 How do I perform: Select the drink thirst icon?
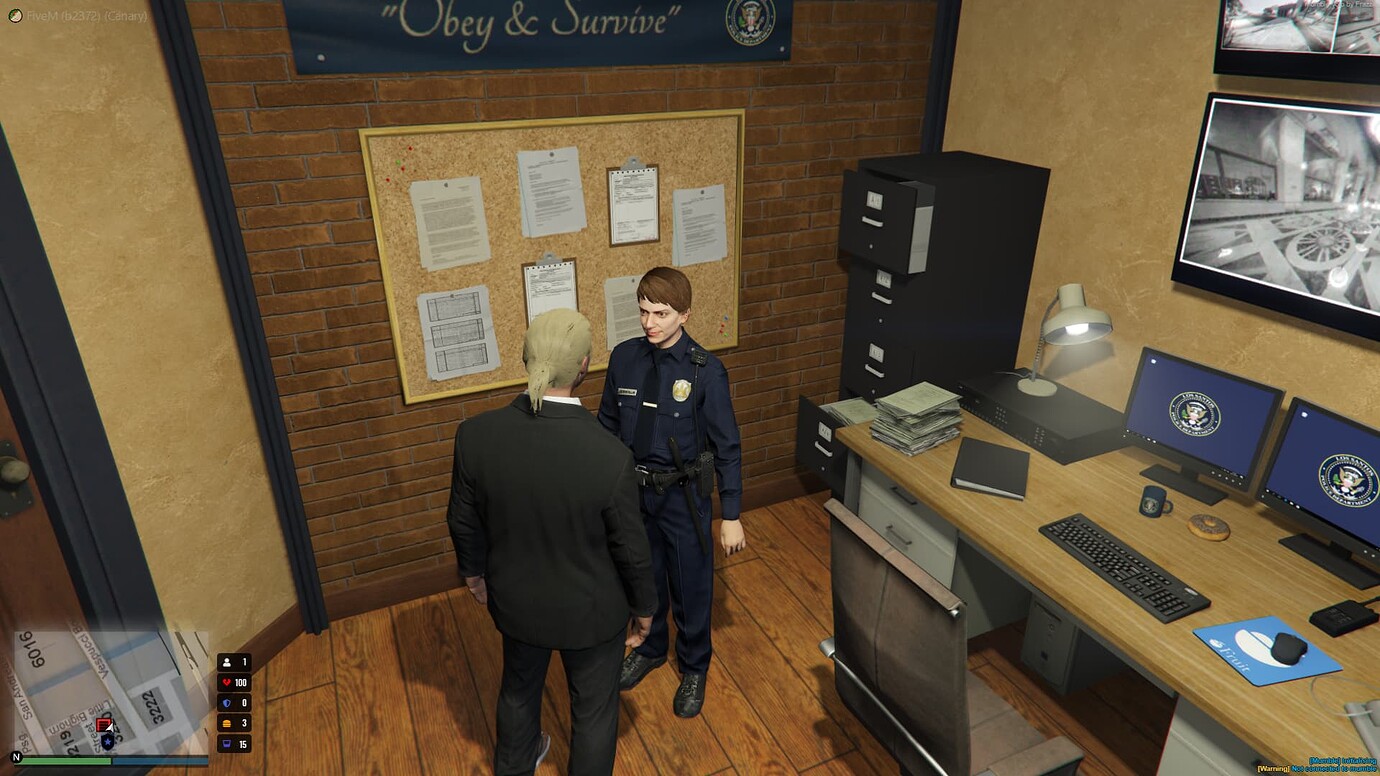click(x=227, y=743)
